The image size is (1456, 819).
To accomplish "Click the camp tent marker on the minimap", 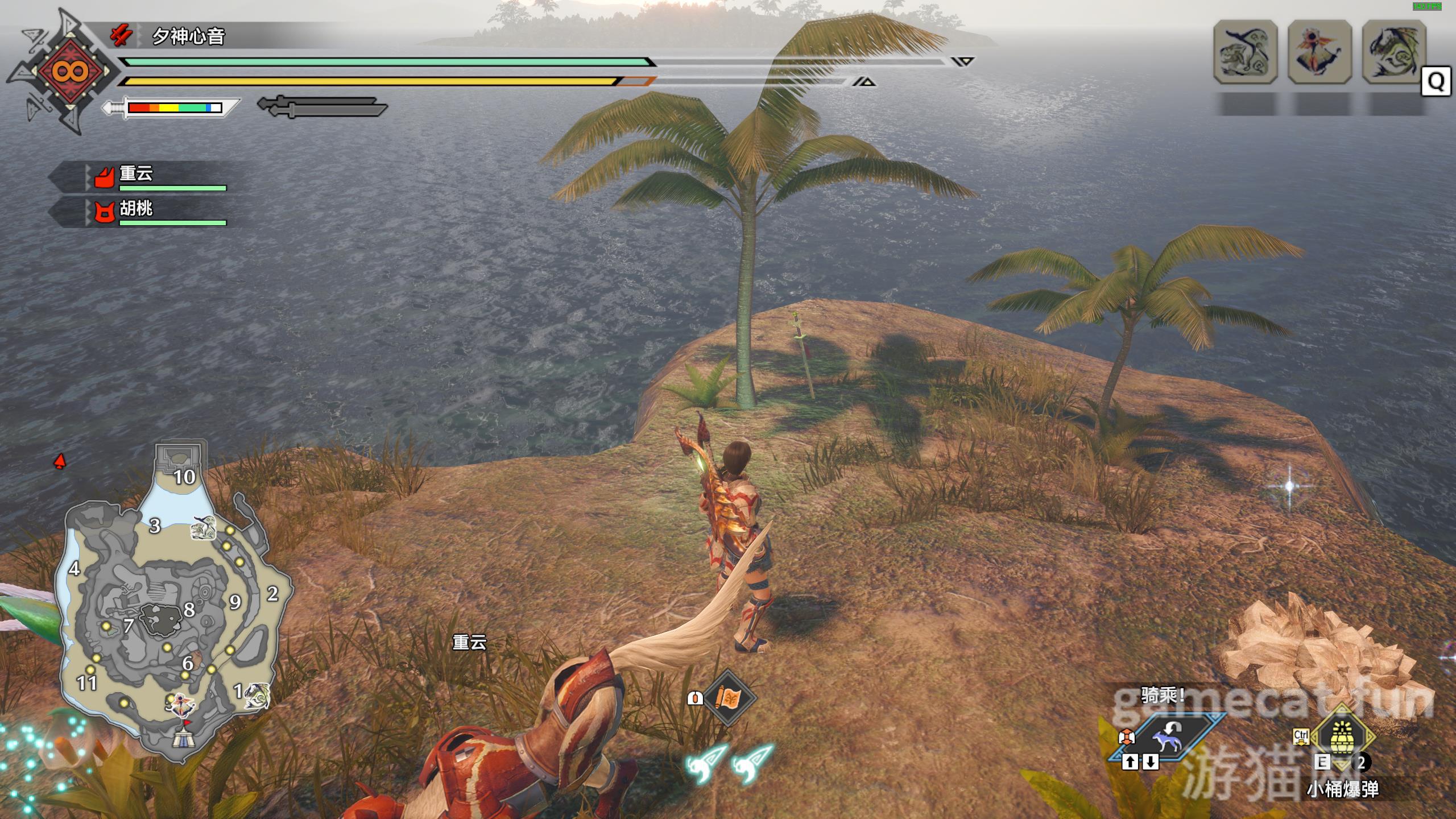I will (x=184, y=737).
